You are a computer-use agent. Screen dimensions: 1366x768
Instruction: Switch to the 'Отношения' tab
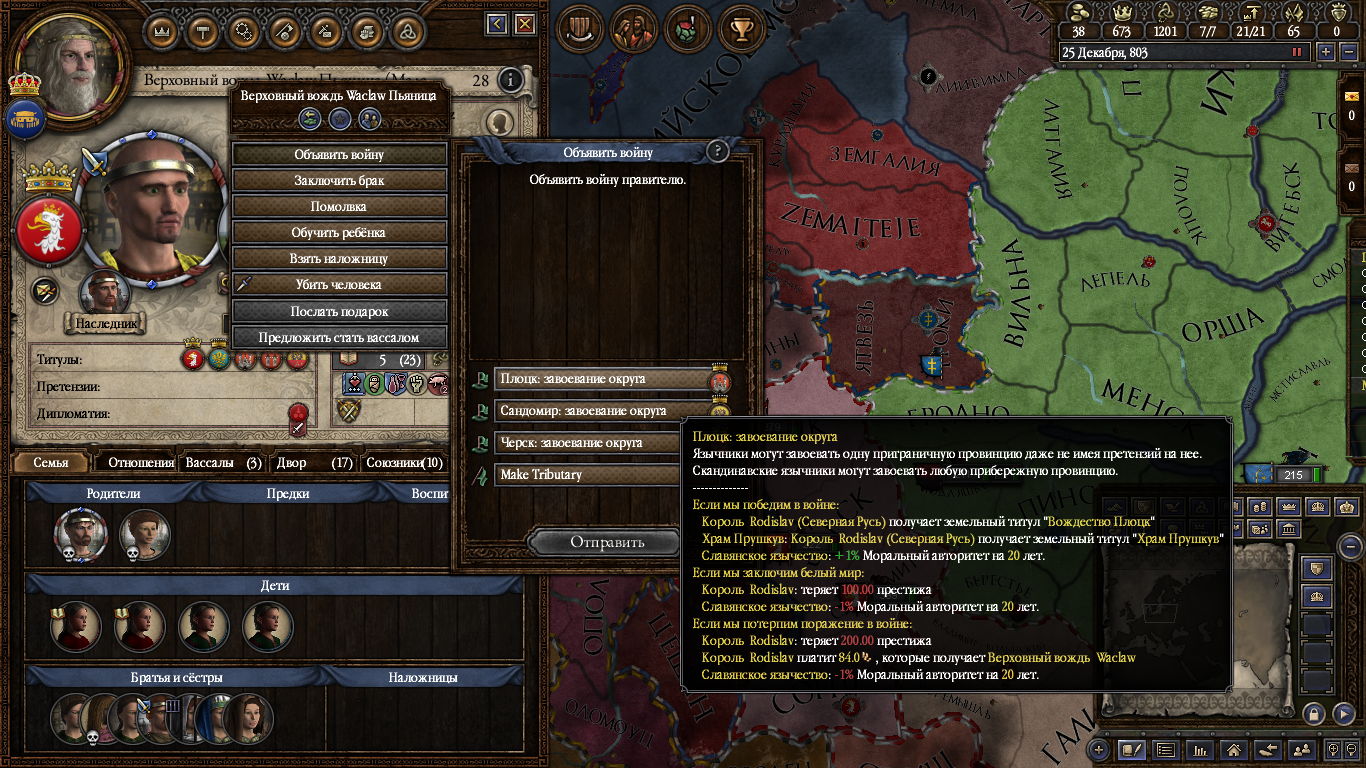coord(141,463)
